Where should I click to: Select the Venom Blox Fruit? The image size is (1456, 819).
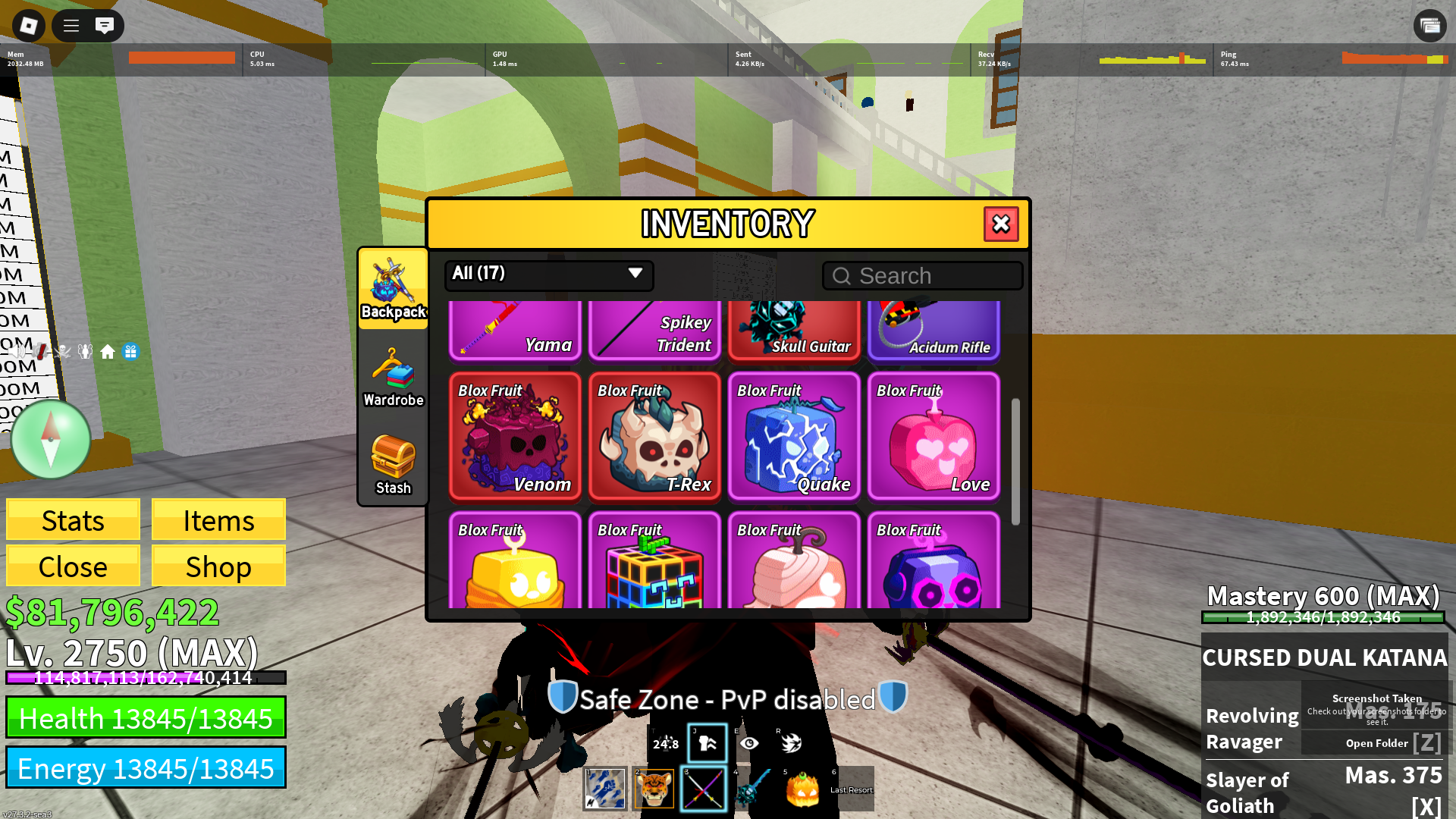[515, 437]
